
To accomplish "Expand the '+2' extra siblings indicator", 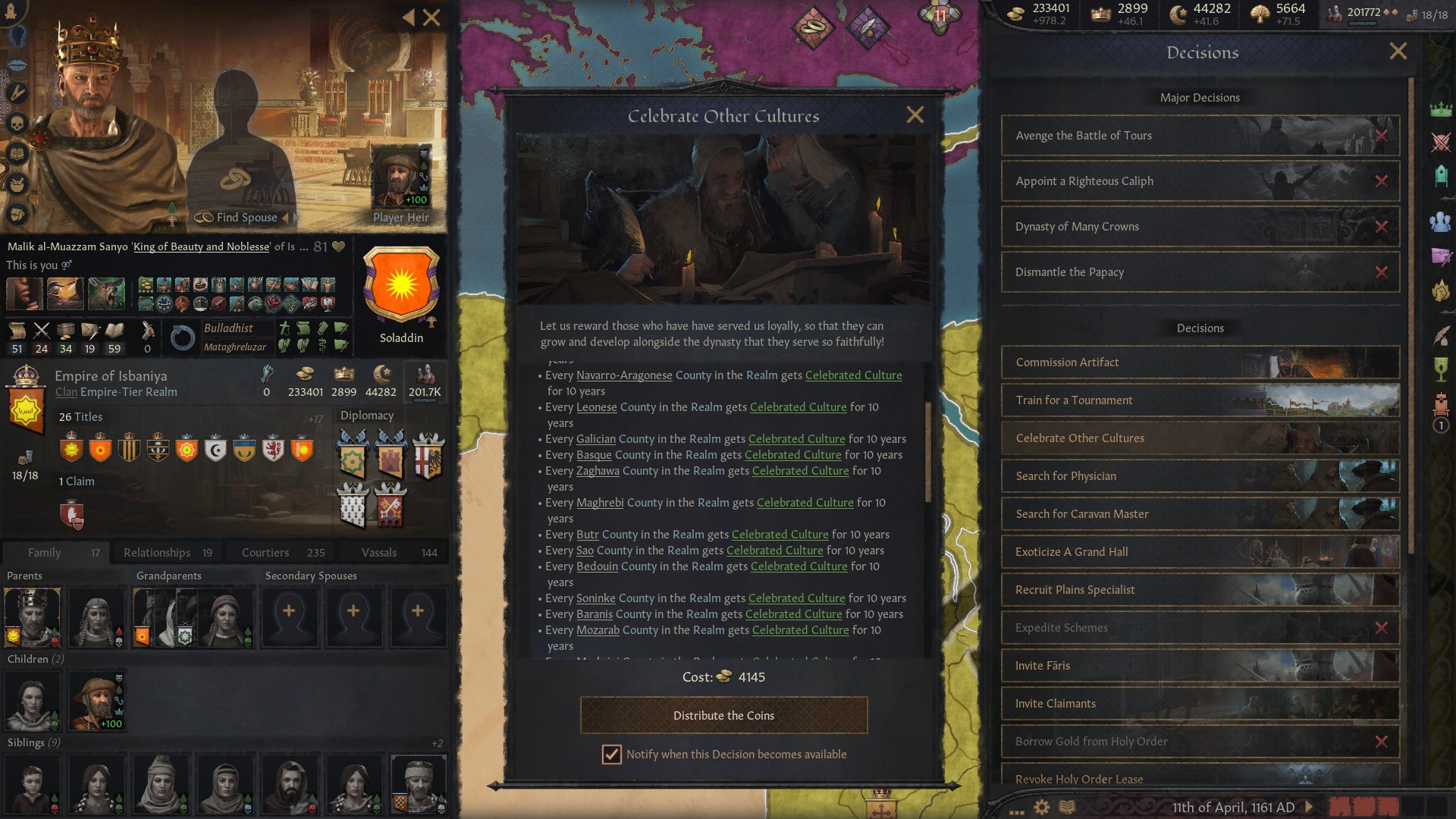I will click(x=438, y=743).
